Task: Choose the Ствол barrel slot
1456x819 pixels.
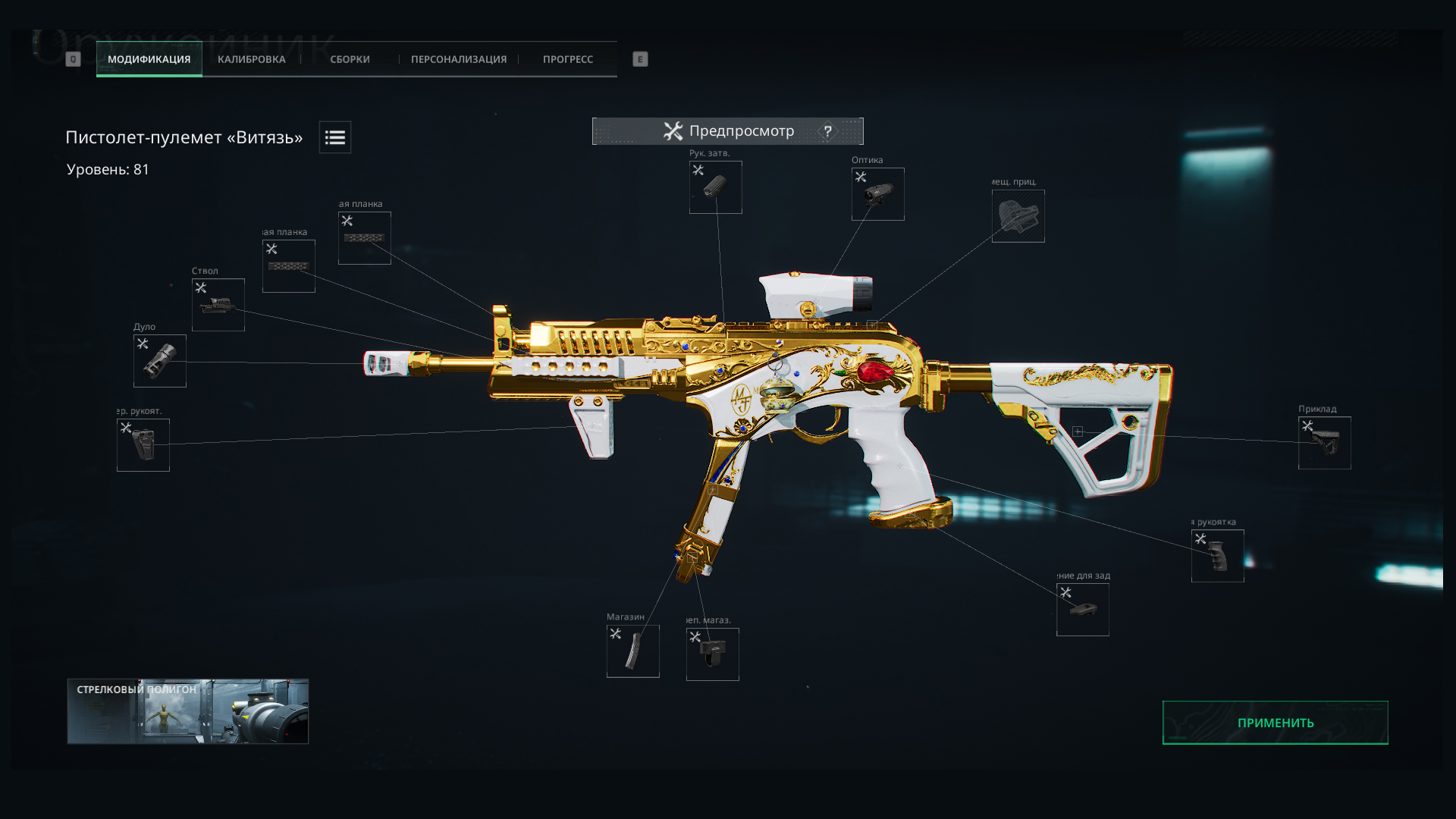Action: pyautogui.click(x=218, y=305)
